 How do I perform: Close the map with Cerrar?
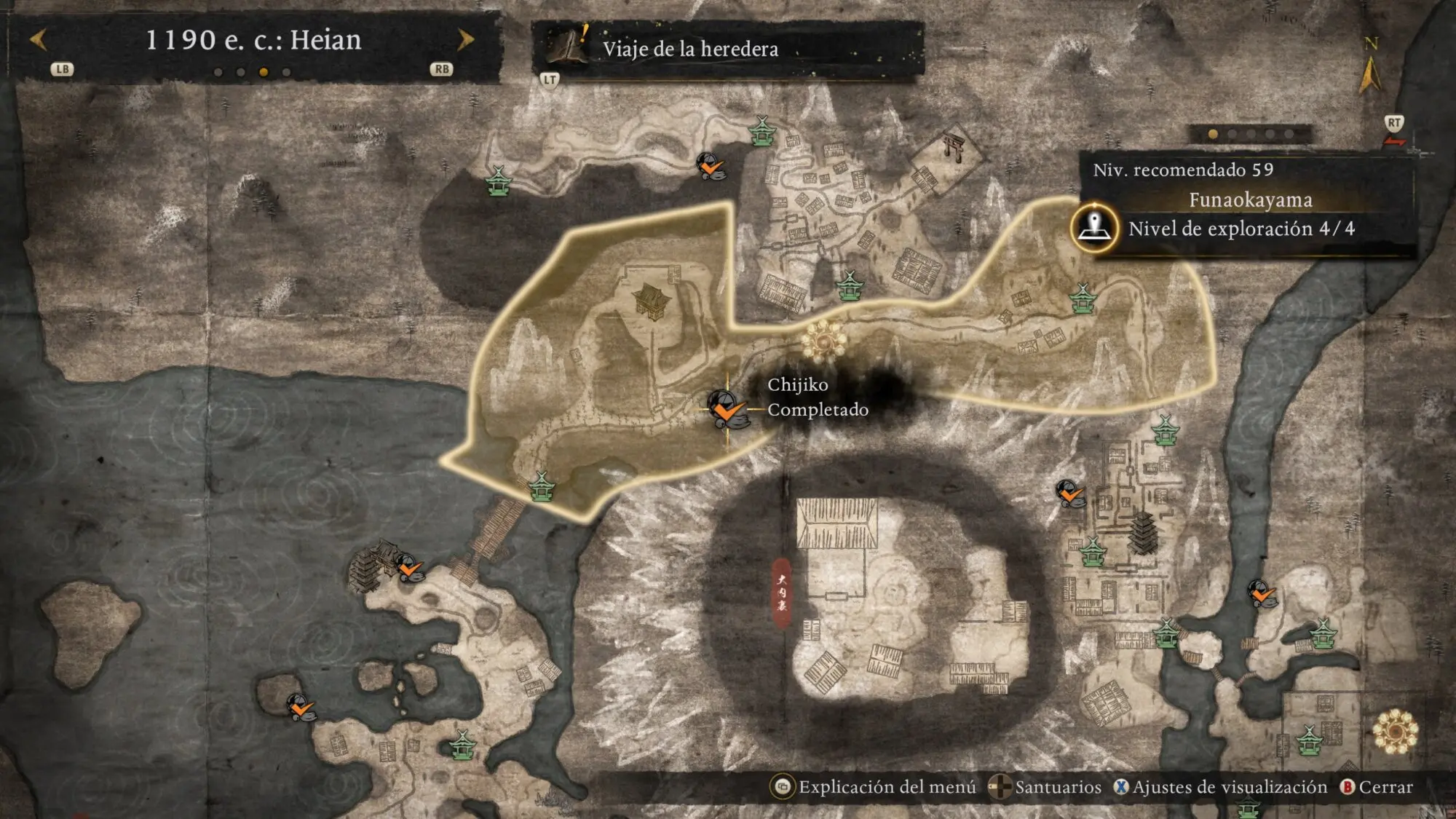tap(1377, 787)
